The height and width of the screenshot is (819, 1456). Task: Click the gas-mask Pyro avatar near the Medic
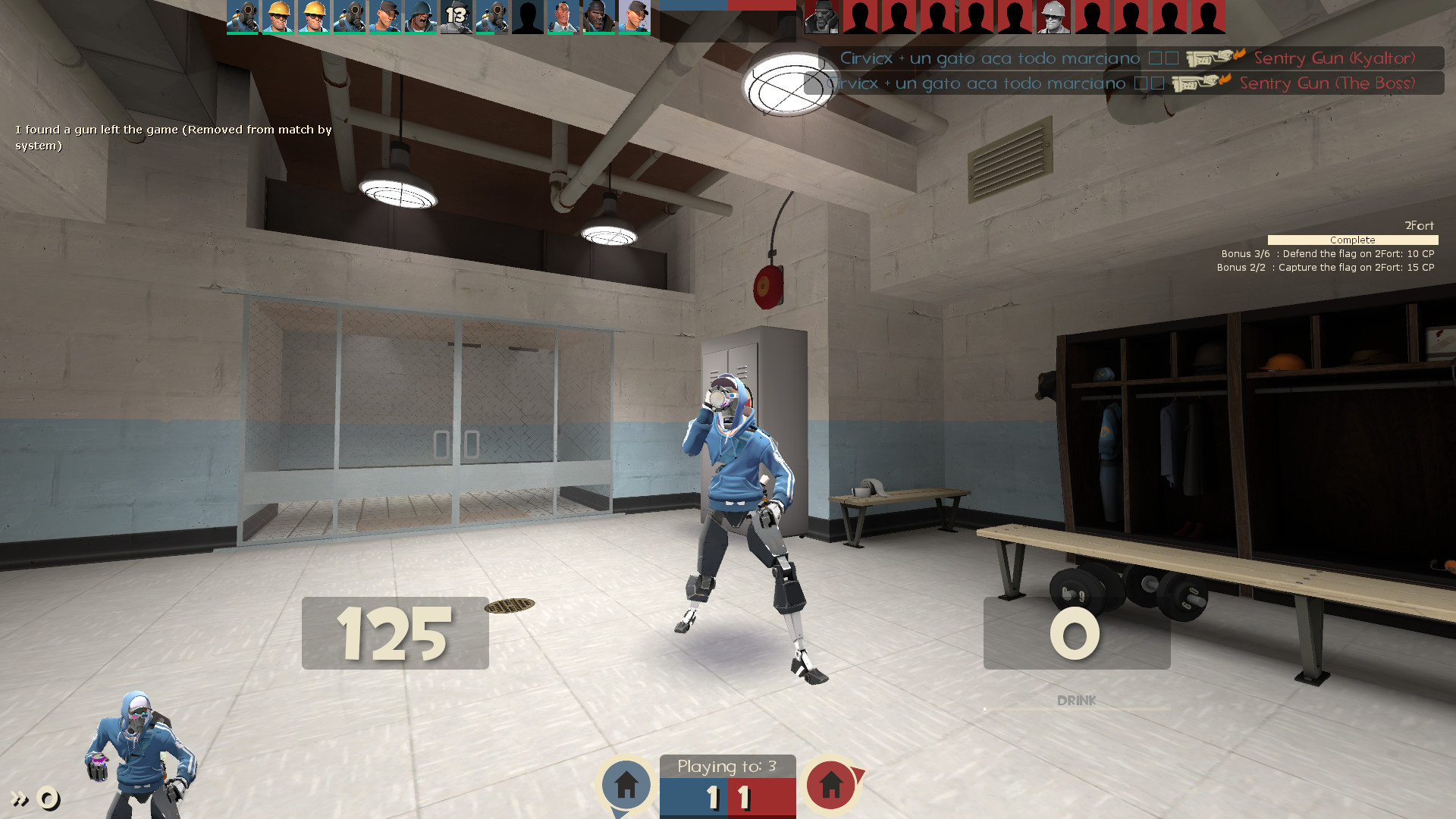click(x=493, y=17)
